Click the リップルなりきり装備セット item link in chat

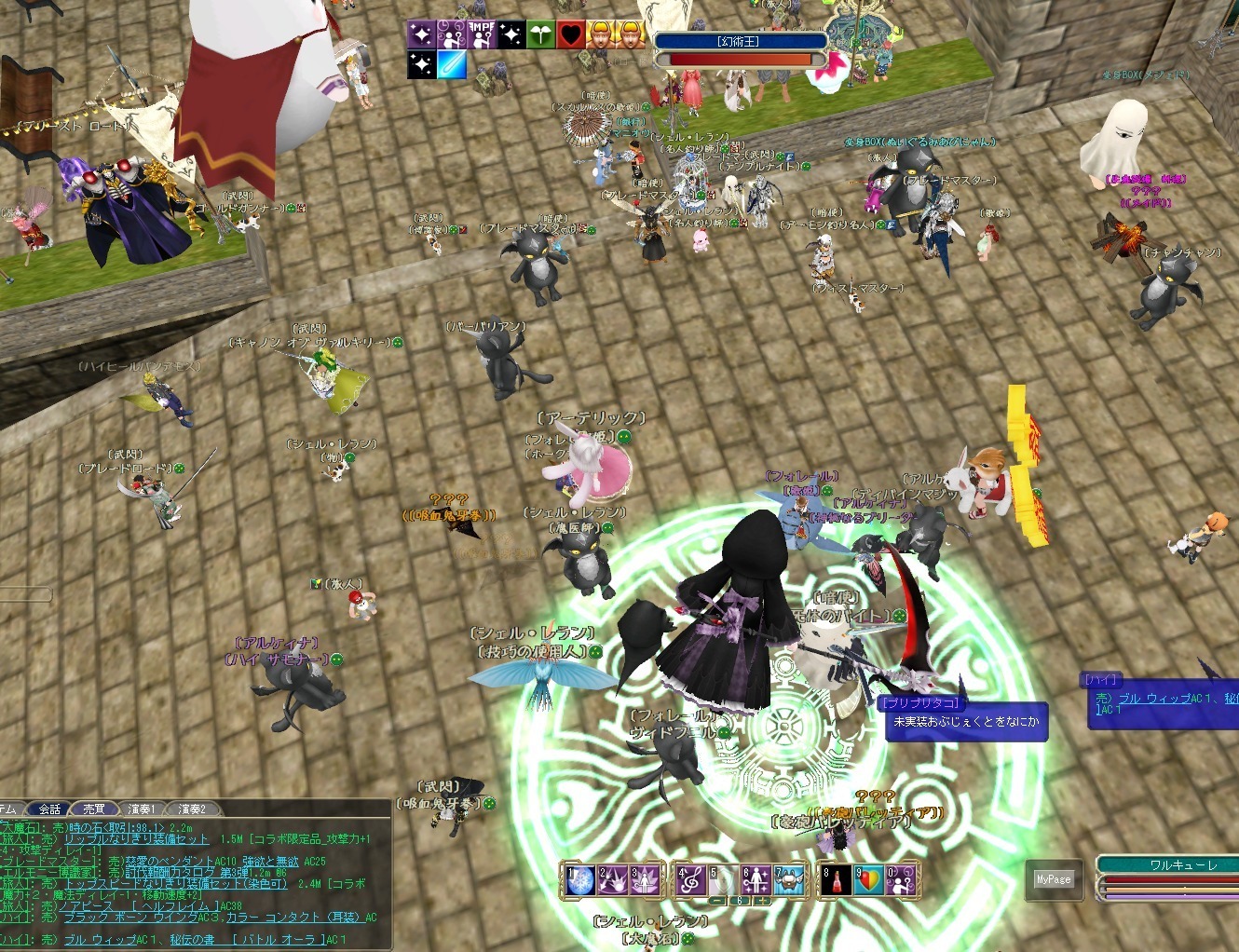coord(136,839)
